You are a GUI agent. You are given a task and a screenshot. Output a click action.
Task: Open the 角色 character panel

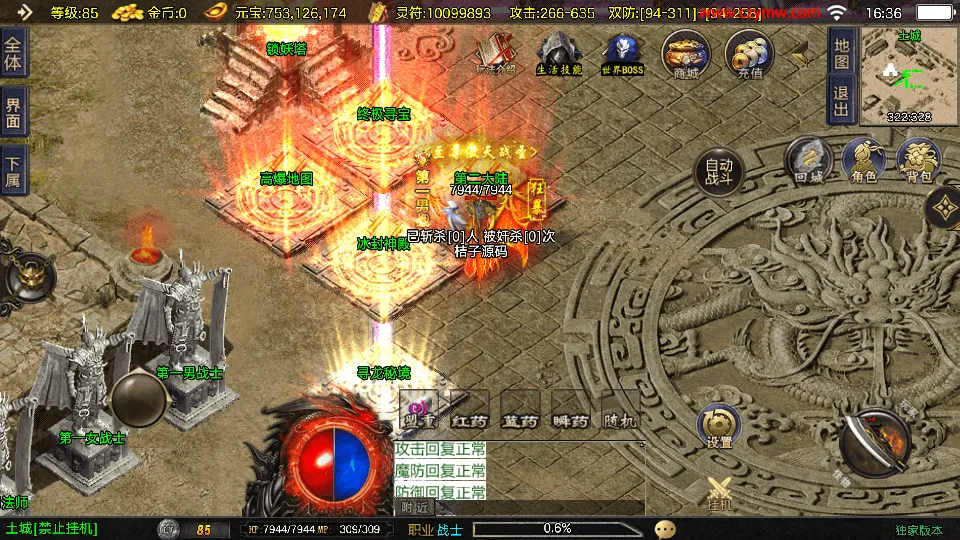coord(864,160)
